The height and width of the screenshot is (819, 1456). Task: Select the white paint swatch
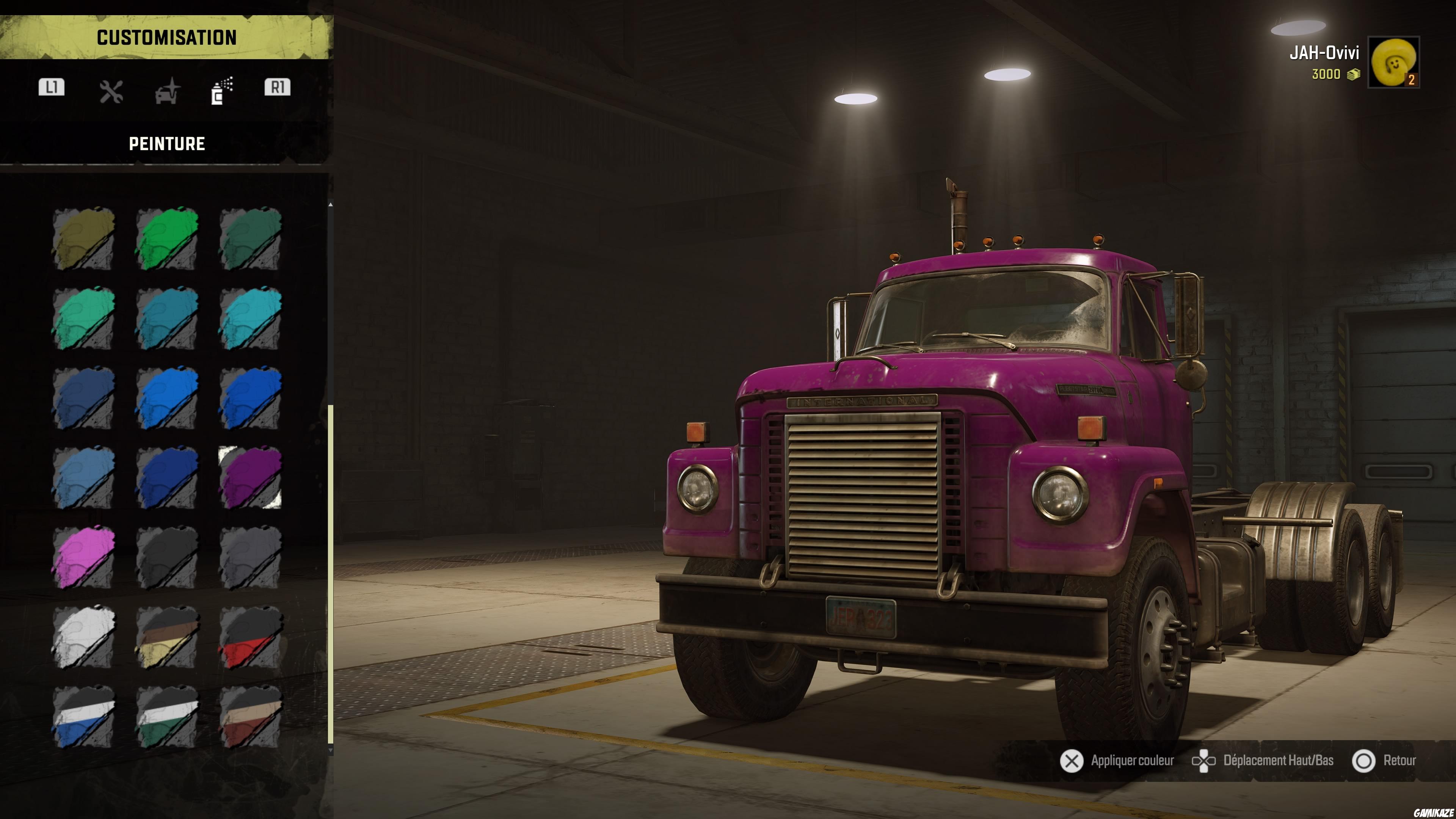[84, 637]
